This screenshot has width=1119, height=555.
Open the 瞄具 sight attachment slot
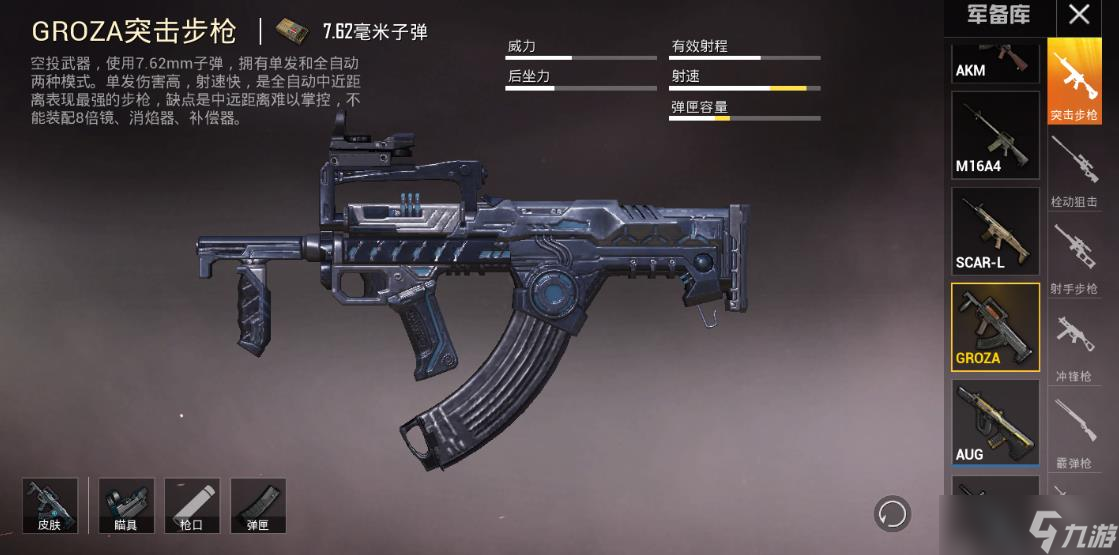126,505
